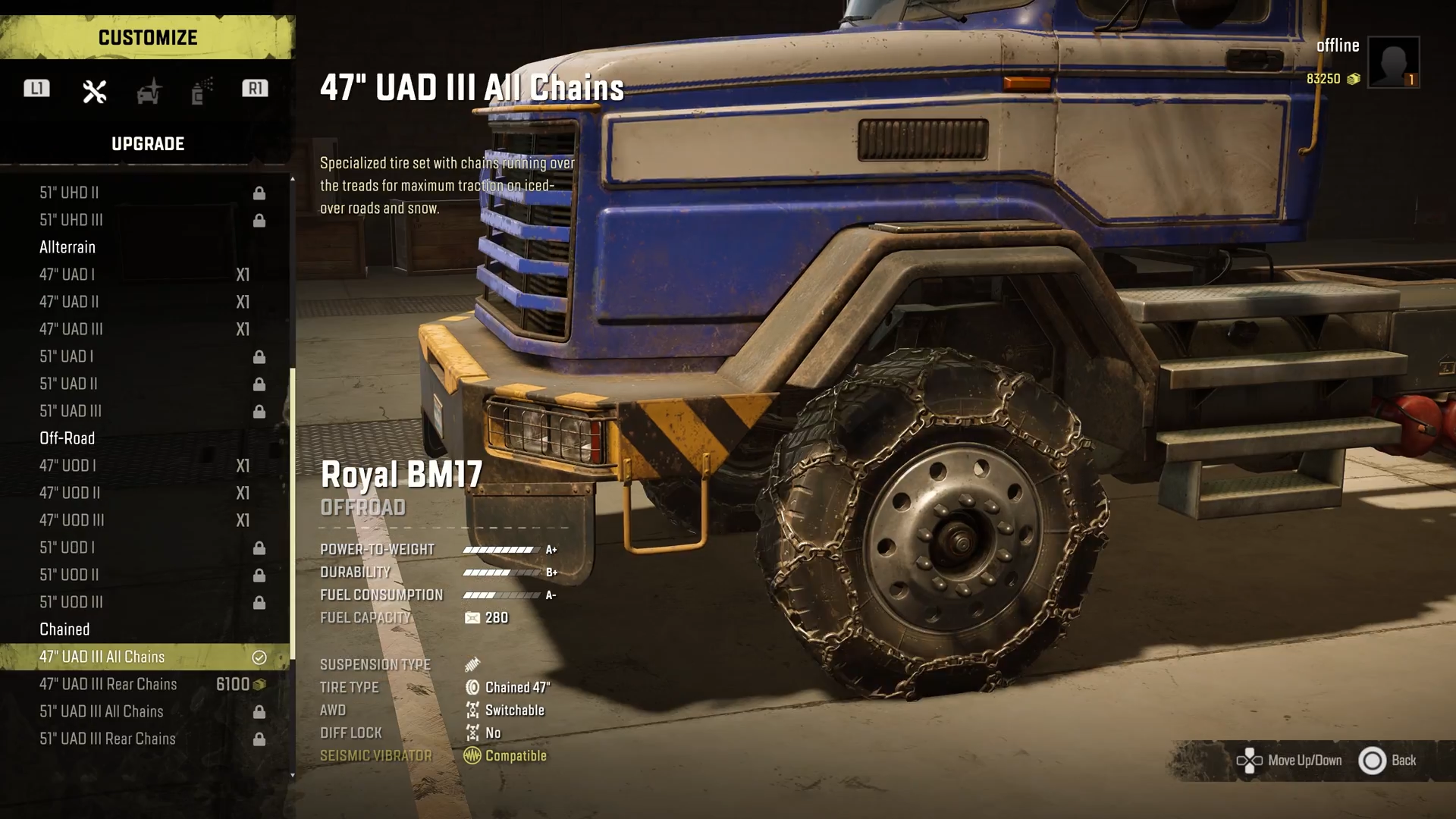Select the 47" UAD III All Chains tire
Screen dimensions: 1456x819
tap(144, 657)
